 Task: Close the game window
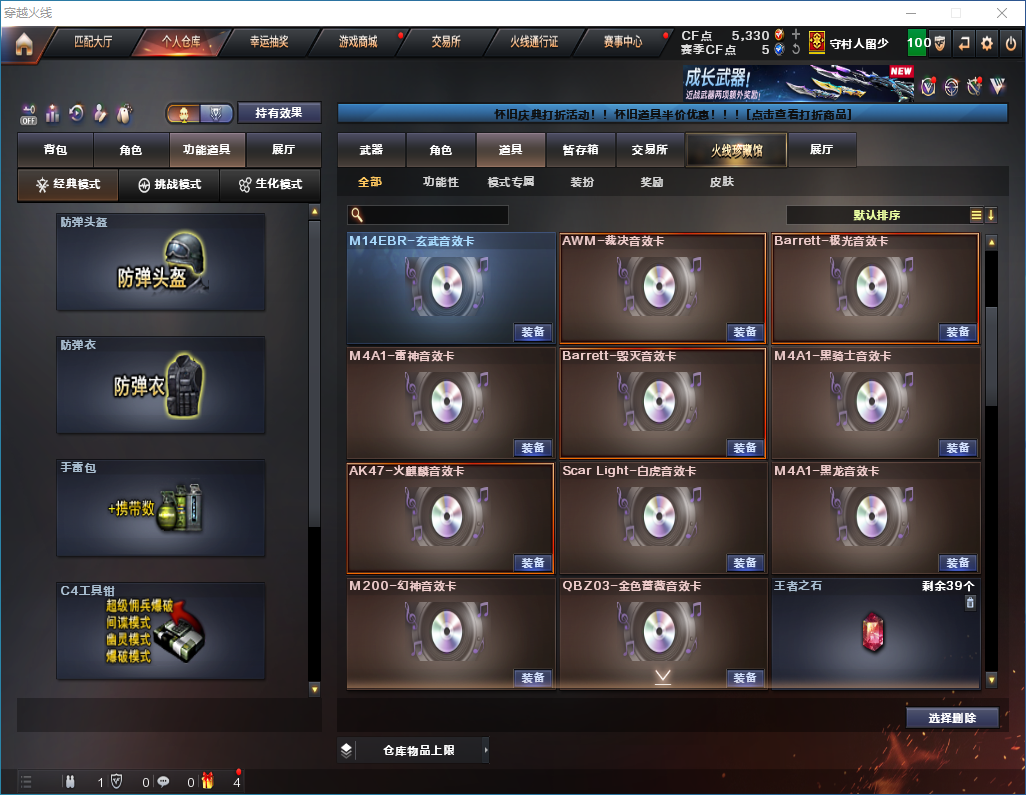(x=1002, y=12)
